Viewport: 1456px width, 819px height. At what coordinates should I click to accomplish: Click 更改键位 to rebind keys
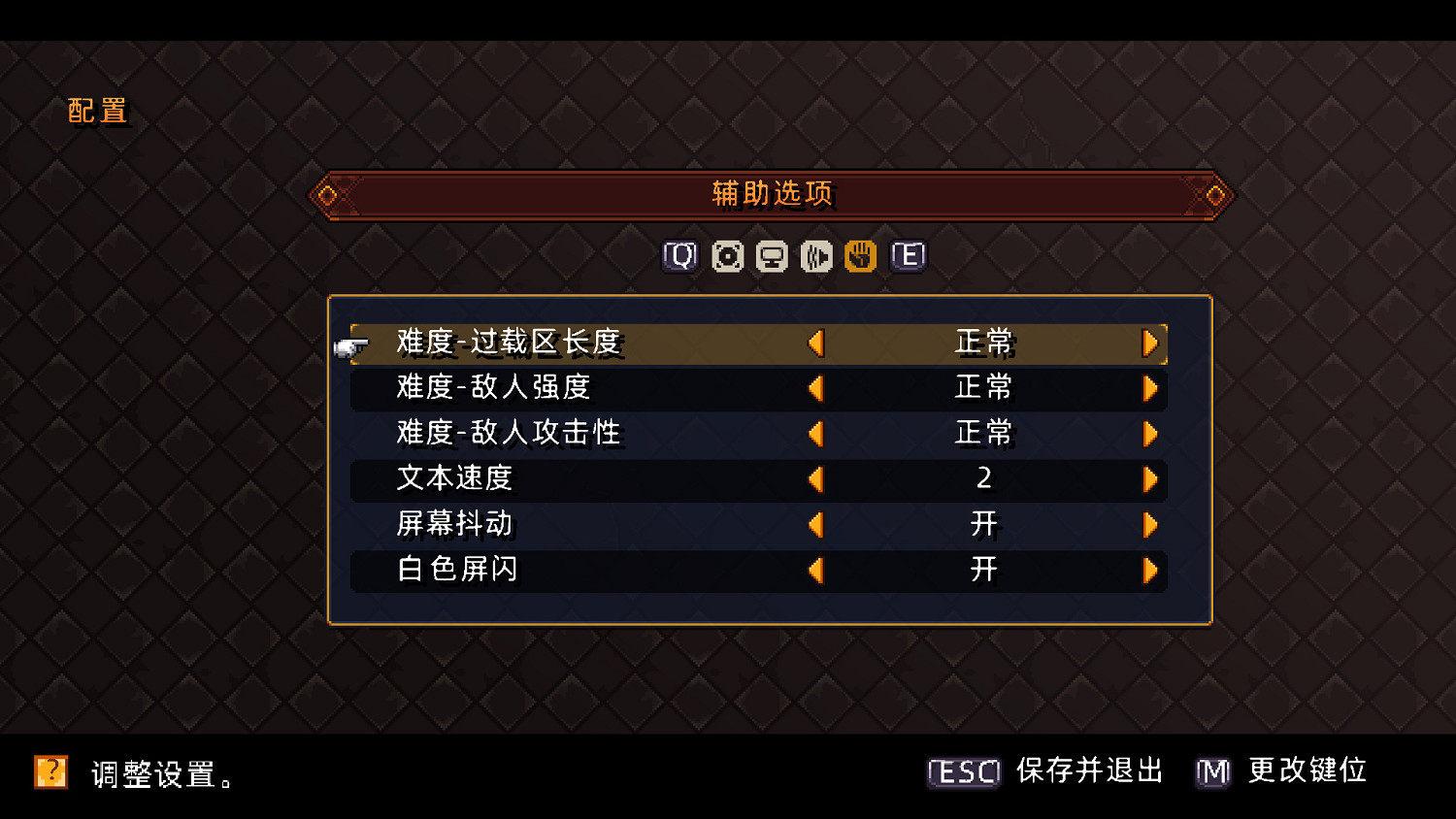1306,771
